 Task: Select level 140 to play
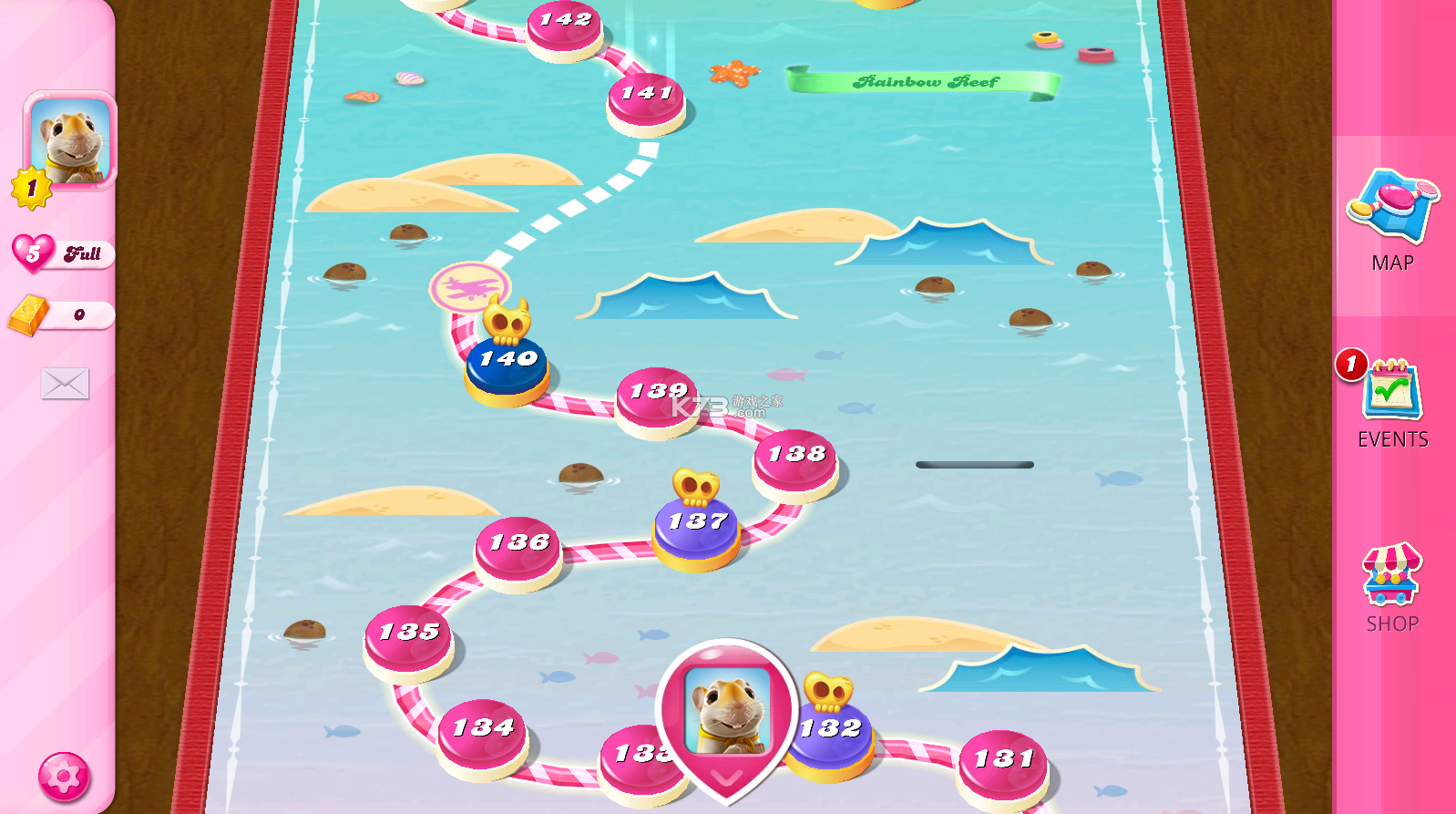click(507, 363)
